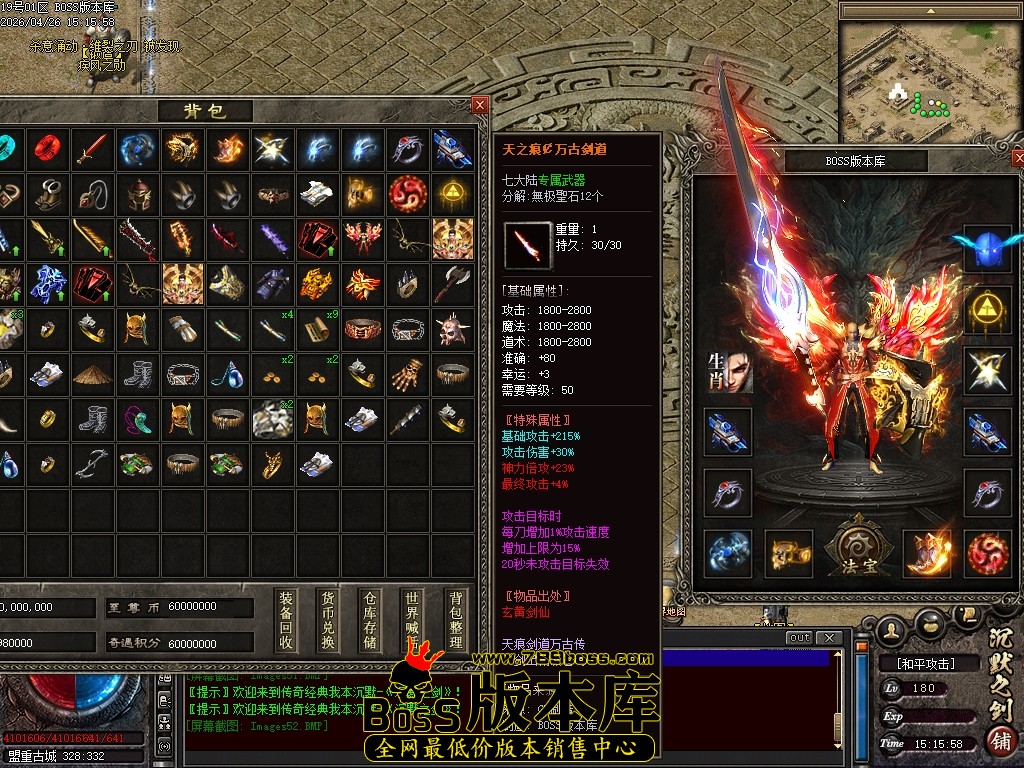Pick the double-bladed axe in the bag
The height and width of the screenshot is (768, 1024).
(x=453, y=284)
